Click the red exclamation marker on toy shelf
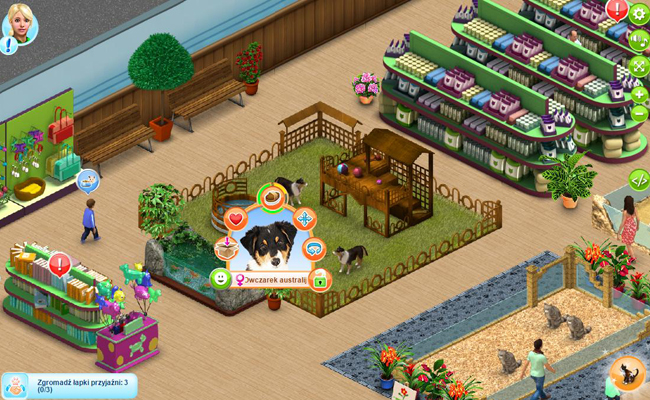The image size is (650, 400). pos(59,264)
